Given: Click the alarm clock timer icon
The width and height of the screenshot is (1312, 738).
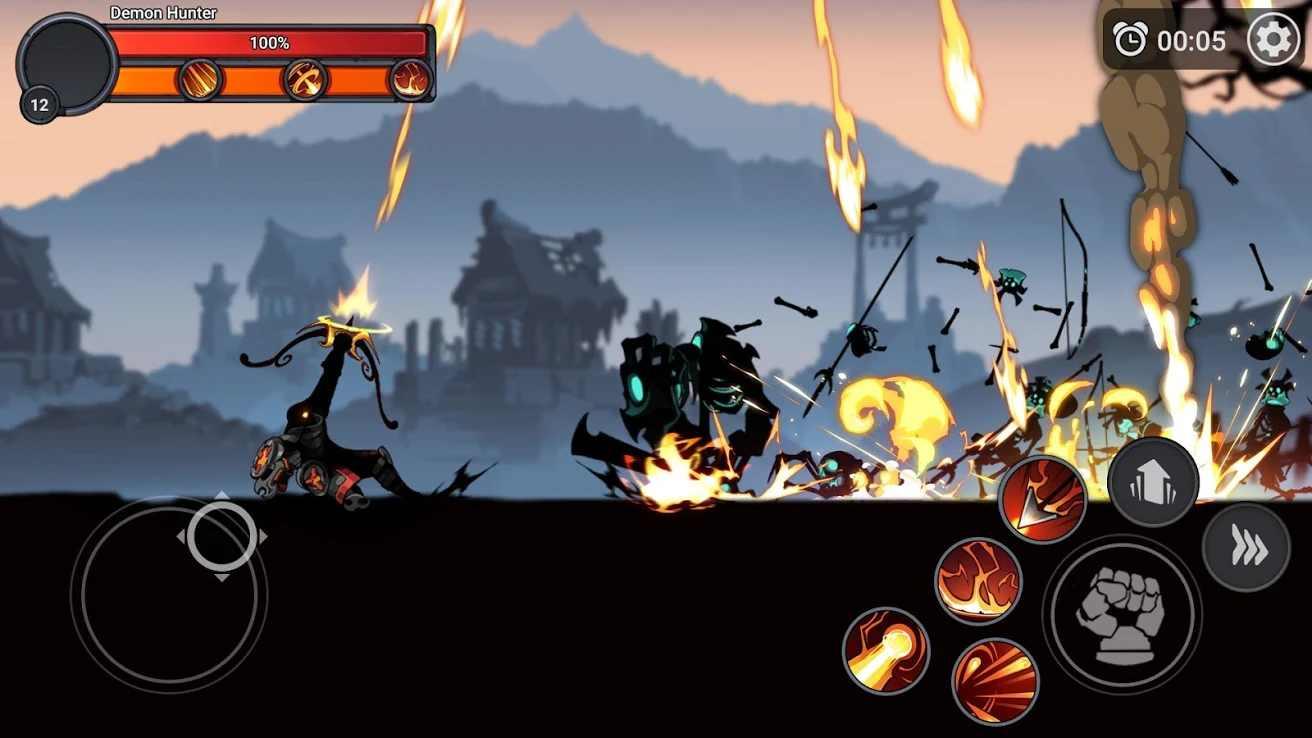Looking at the screenshot, I should coord(1131,41).
